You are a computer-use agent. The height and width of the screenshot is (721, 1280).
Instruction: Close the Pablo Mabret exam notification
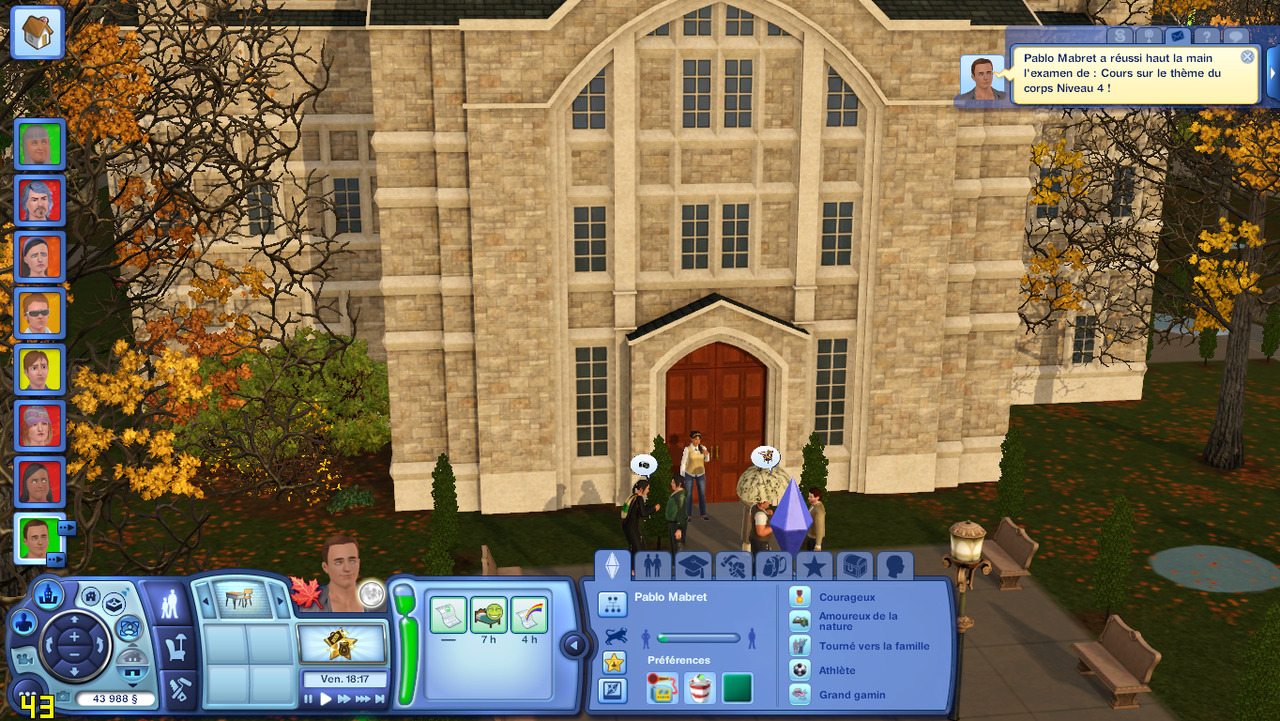pos(1247,57)
